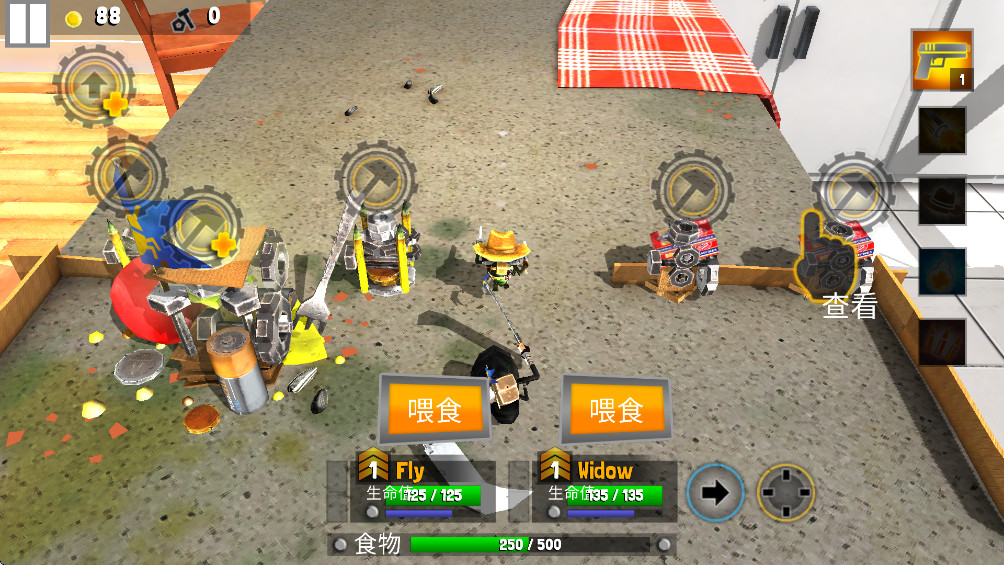Click the black arrow button

point(716,493)
